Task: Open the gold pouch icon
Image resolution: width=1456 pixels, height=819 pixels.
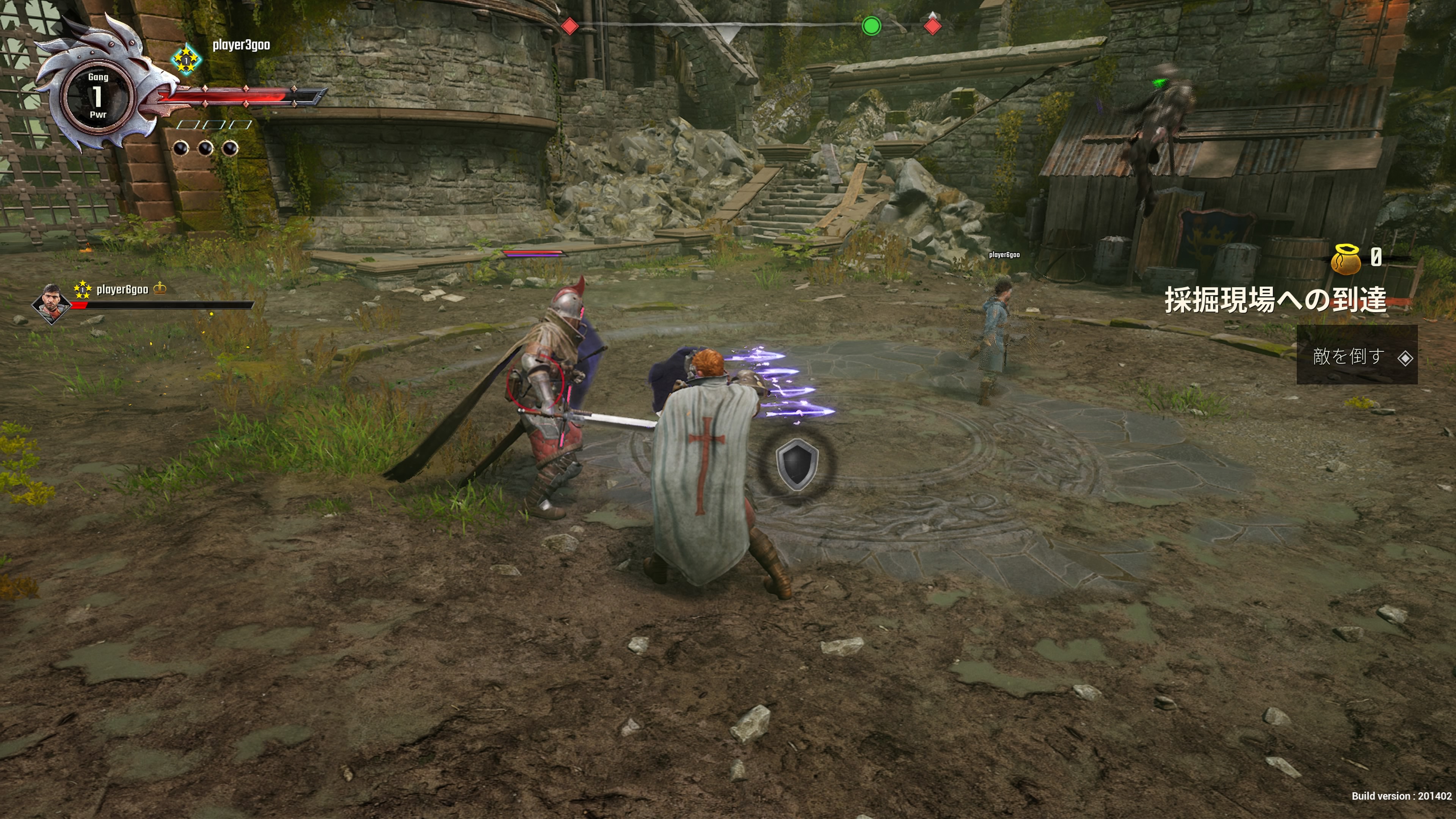Action: (1346, 259)
